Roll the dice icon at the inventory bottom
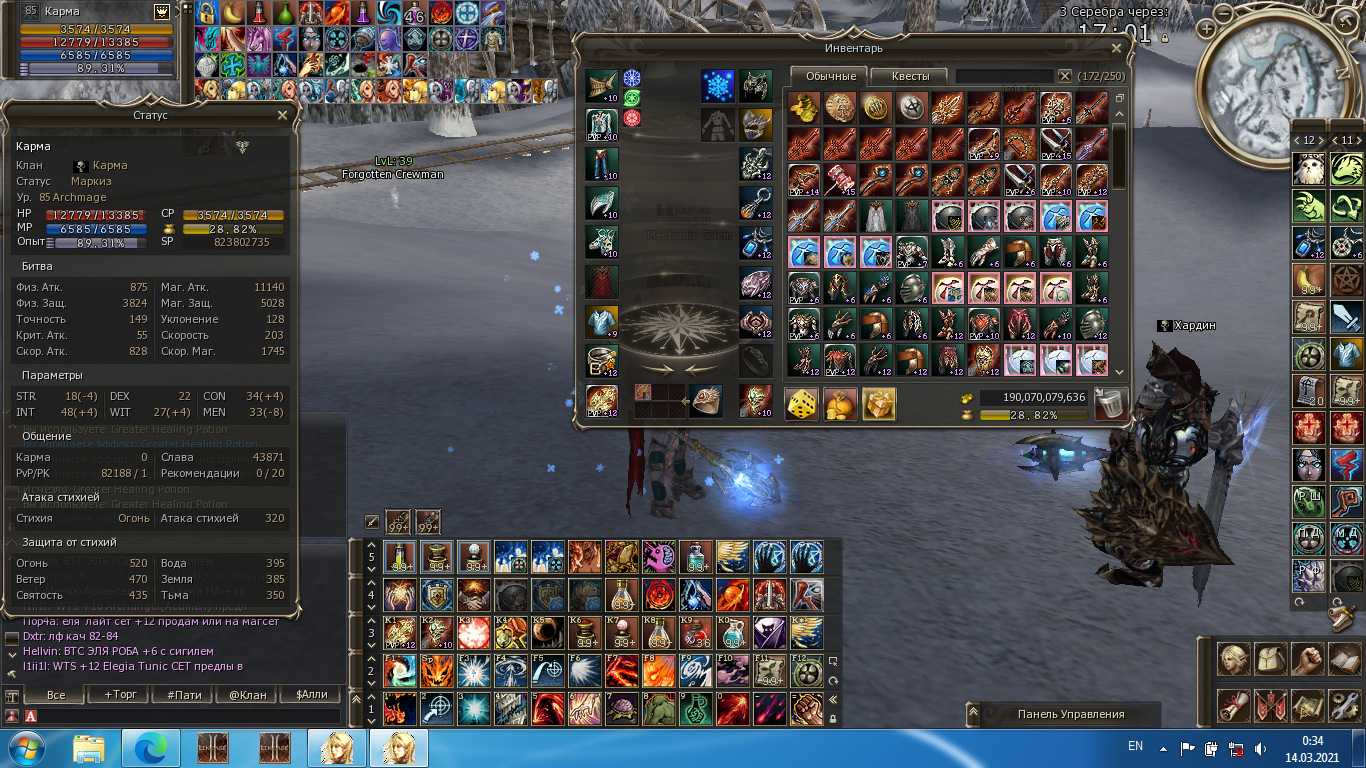Image resolution: width=1366 pixels, height=768 pixels. pyautogui.click(x=800, y=403)
